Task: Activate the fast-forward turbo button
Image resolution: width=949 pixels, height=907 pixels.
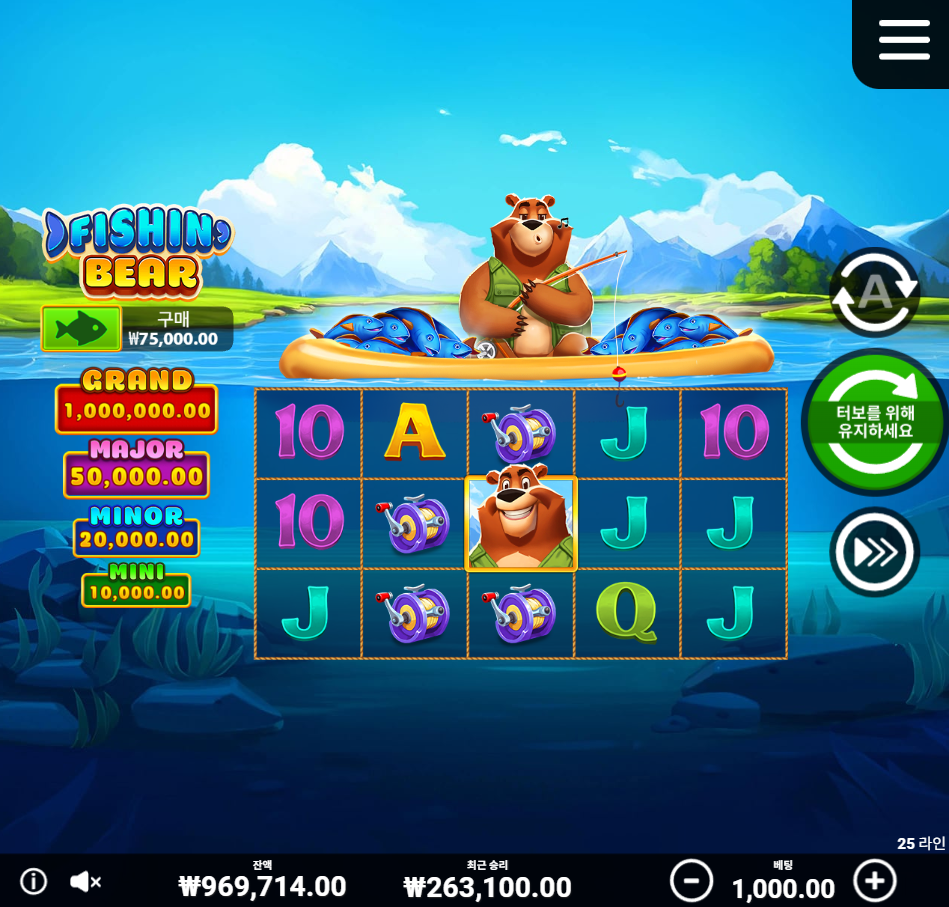Action: (x=874, y=552)
